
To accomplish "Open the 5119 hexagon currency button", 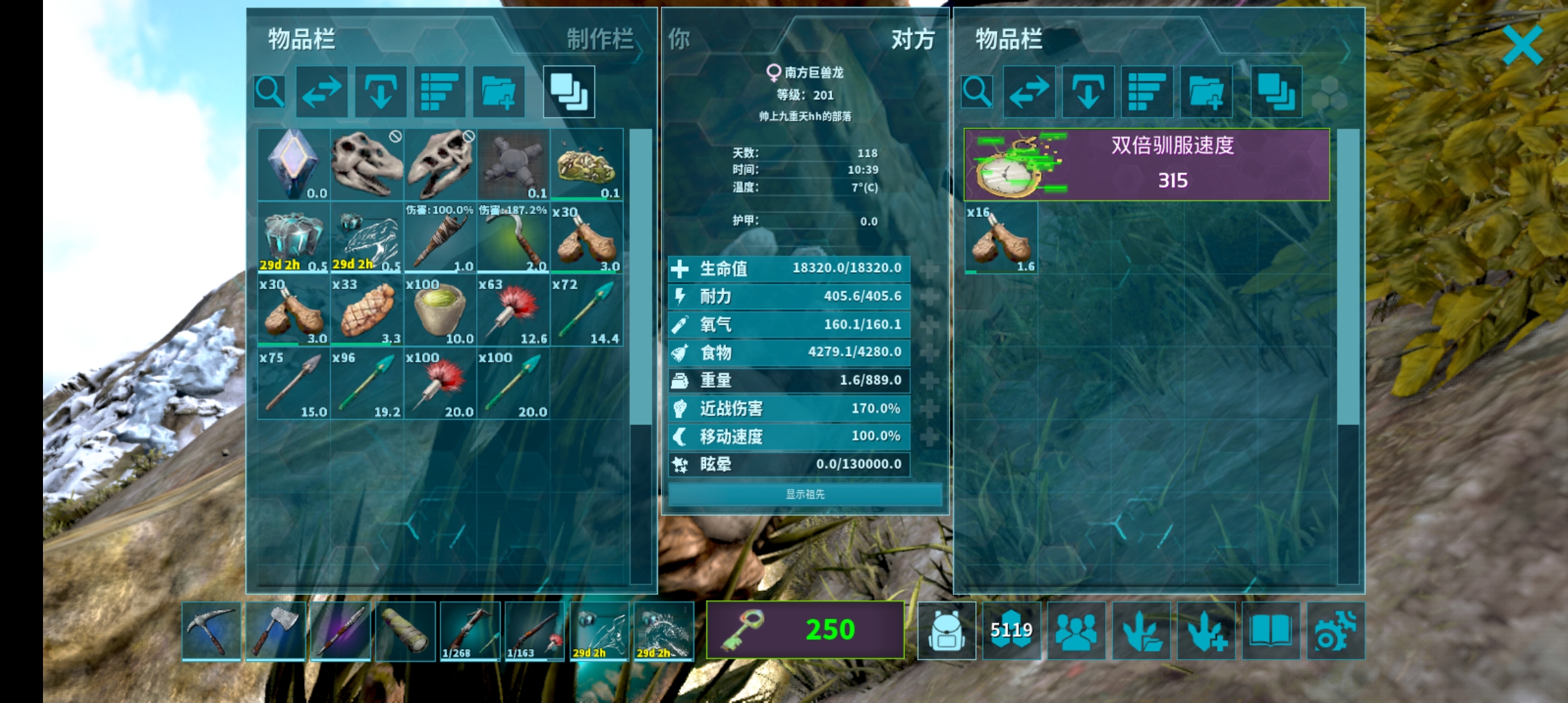I will tap(1011, 630).
